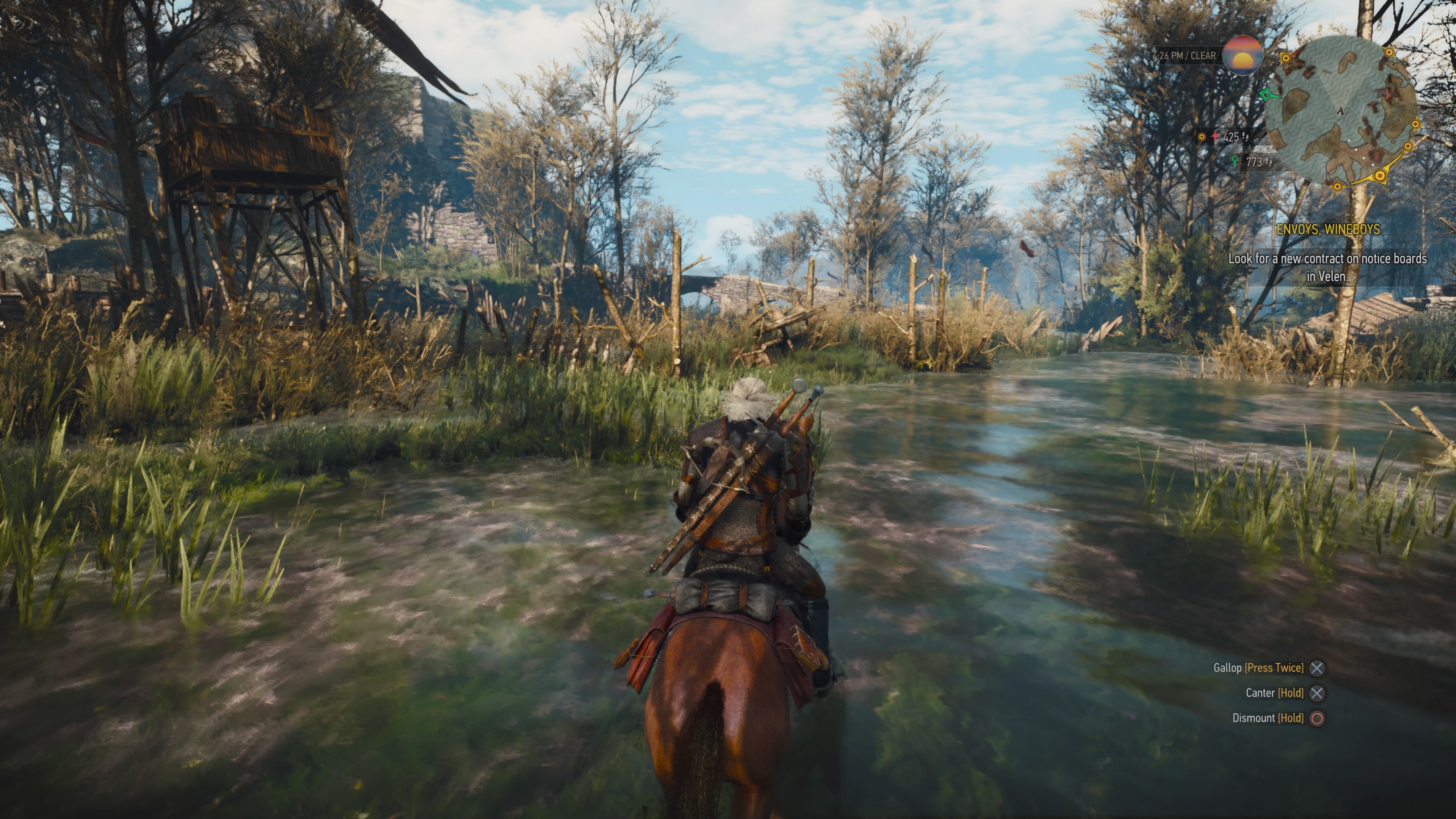Click the player arrow on the minimap
Viewport: 1456px width, 819px height.
tap(1341, 111)
